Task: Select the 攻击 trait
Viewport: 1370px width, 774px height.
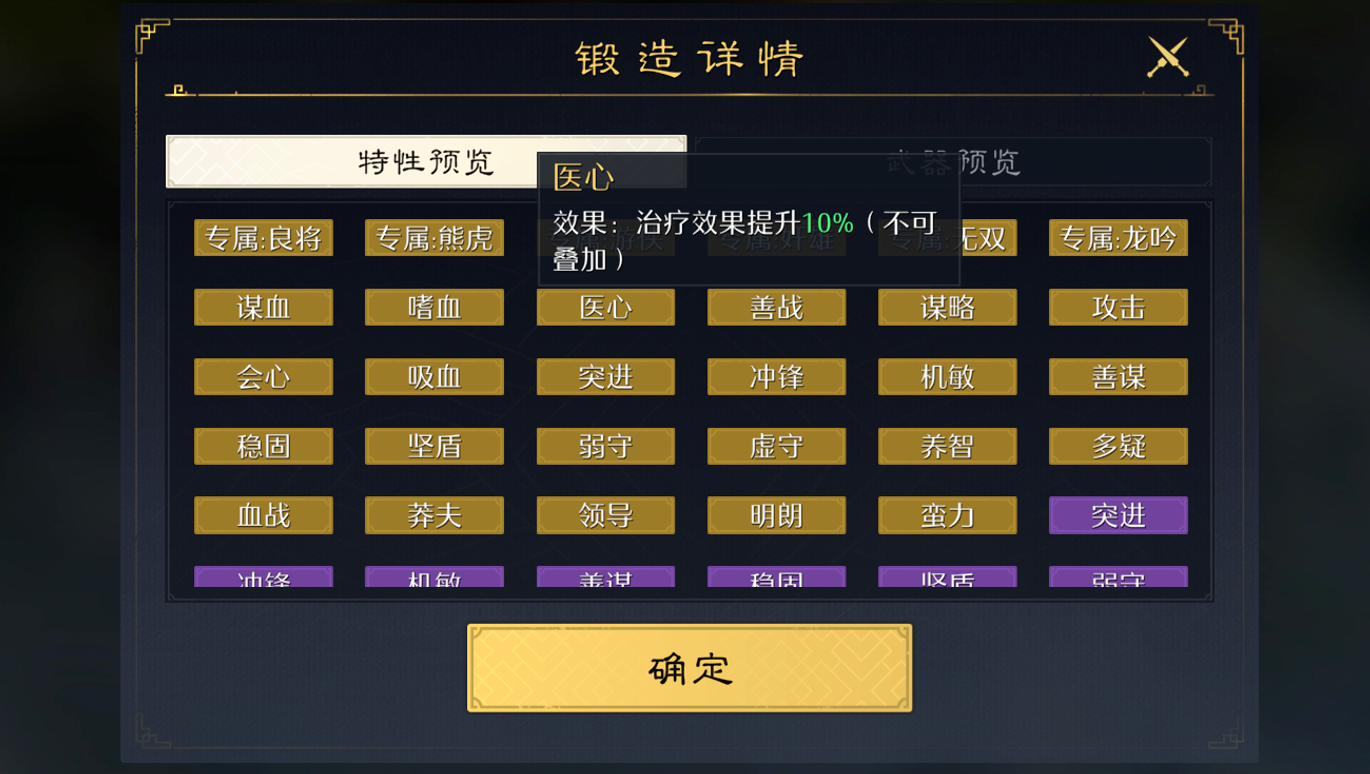Action: (x=1118, y=308)
